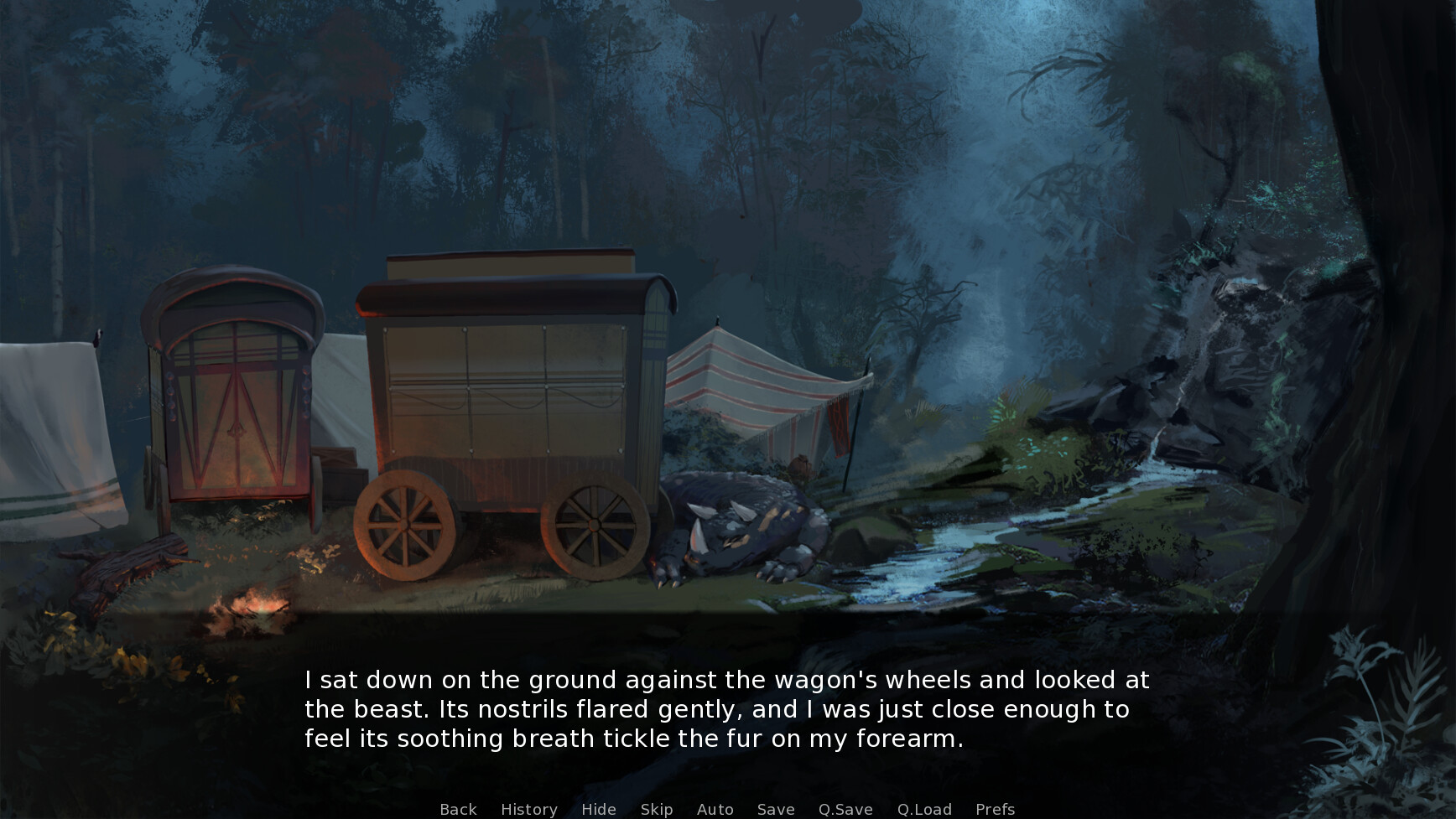
Task: Open the Prefs settings menu
Action: point(995,809)
